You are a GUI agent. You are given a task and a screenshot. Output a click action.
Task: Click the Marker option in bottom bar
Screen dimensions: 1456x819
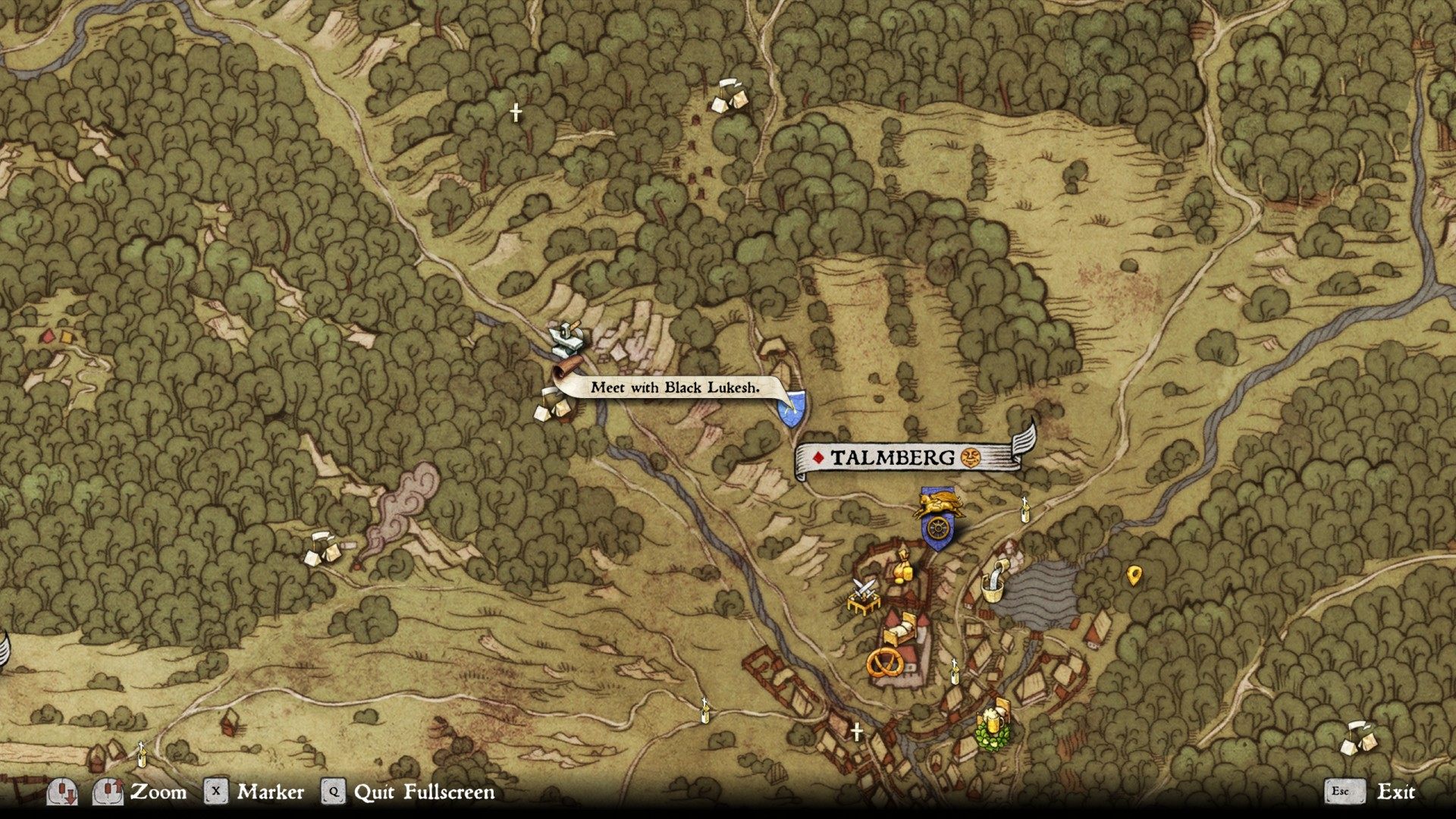tap(270, 792)
